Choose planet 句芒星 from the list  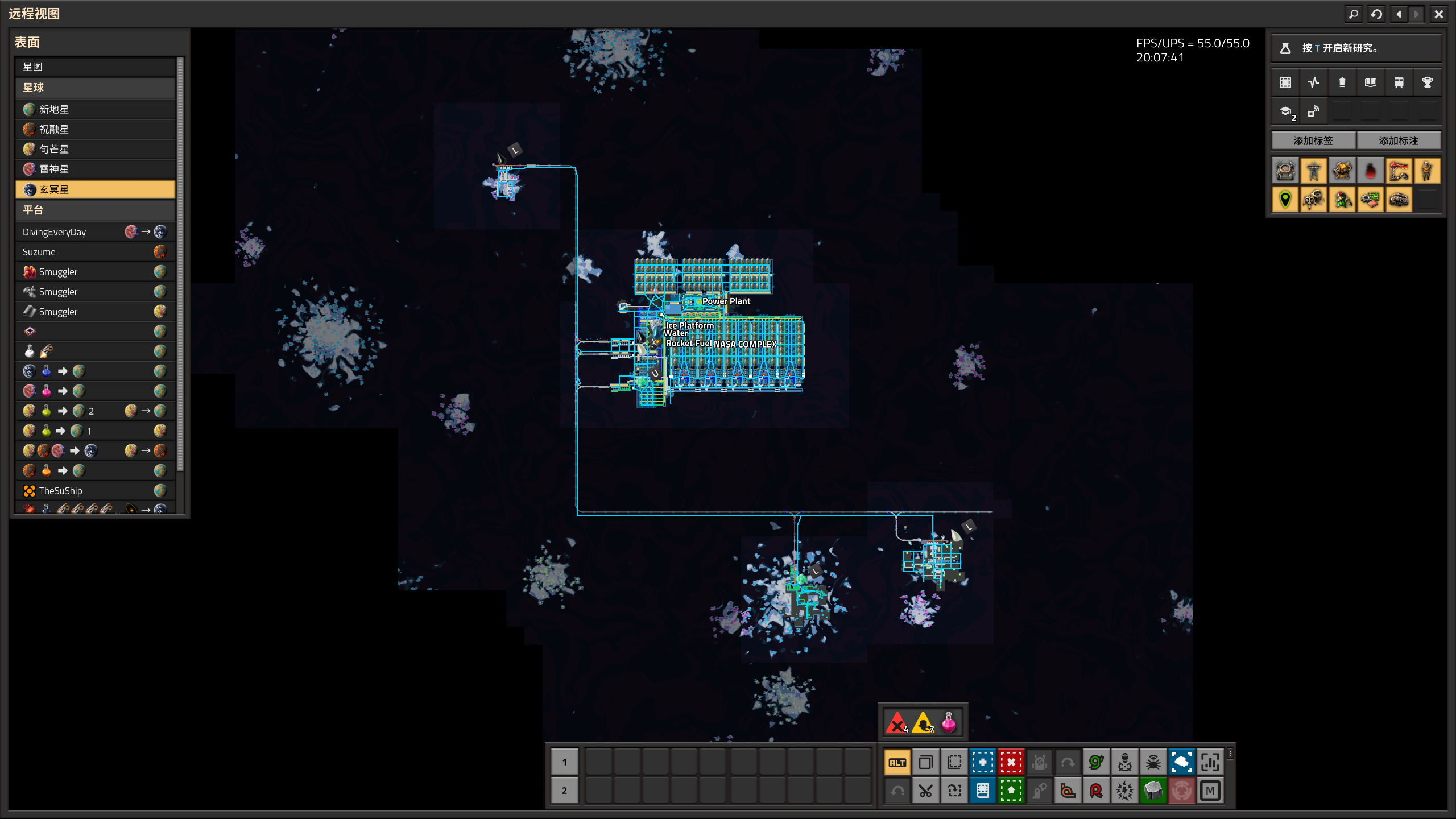click(95, 149)
